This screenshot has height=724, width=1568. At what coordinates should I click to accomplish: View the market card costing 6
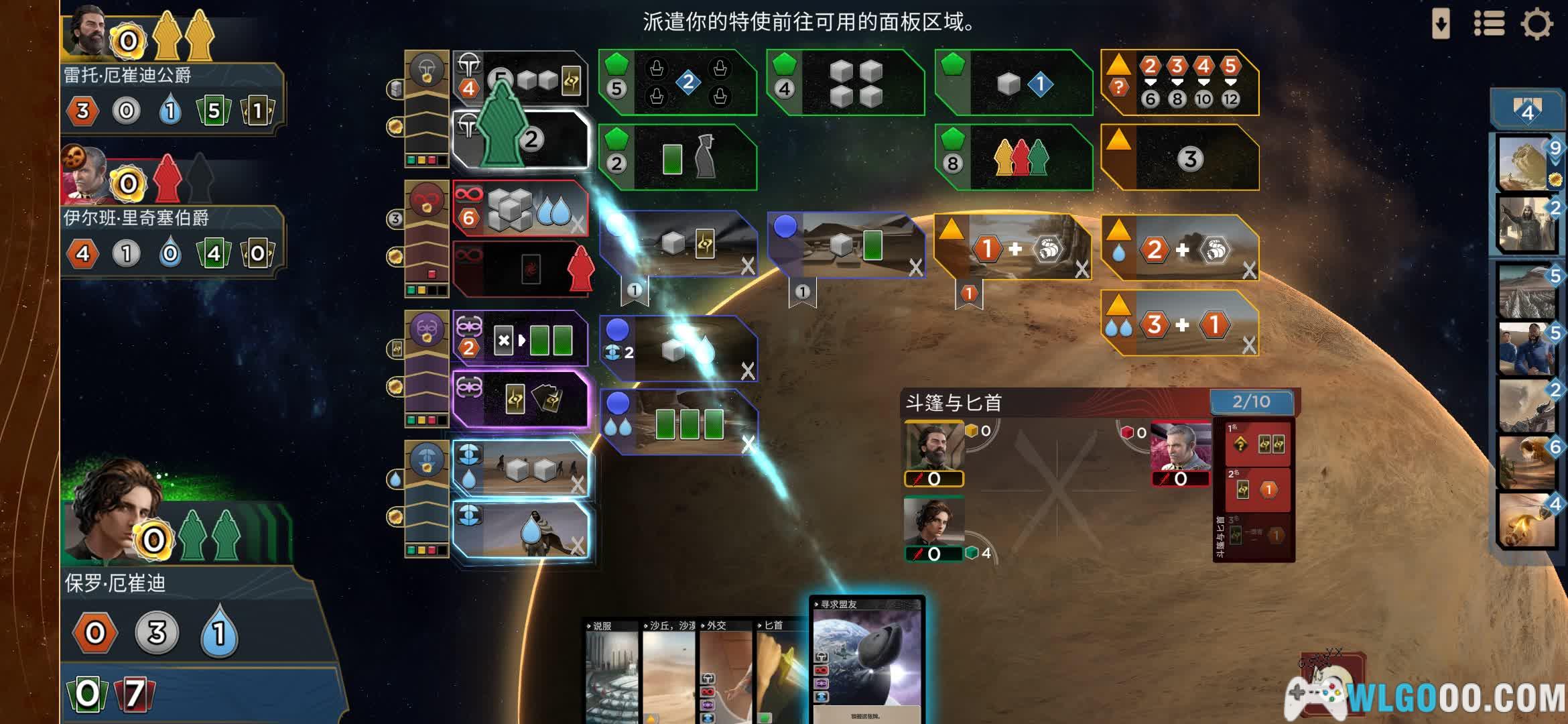click(x=1526, y=463)
